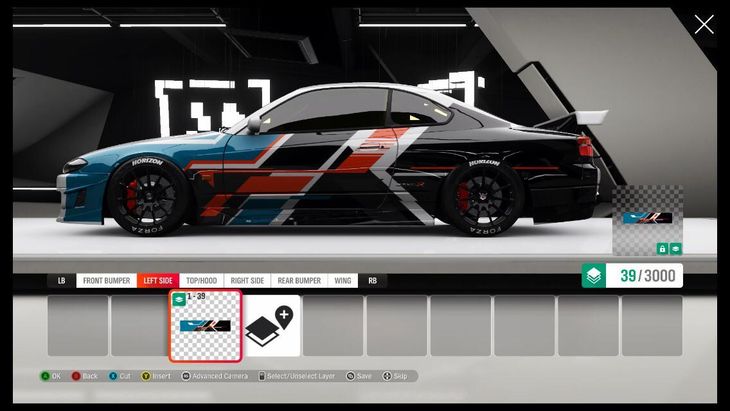This screenshot has width=730, height=411.
Task: Go to the Wing tab
Action: (x=343, y=281)
